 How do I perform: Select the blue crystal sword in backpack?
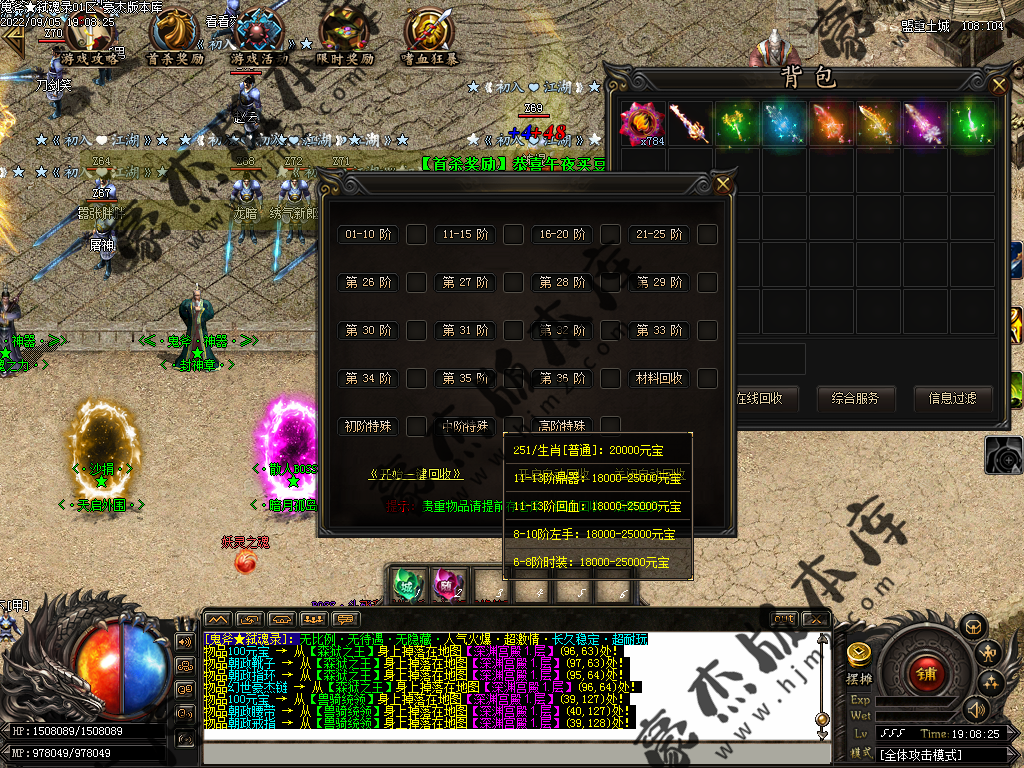click(x=784, y=124)
